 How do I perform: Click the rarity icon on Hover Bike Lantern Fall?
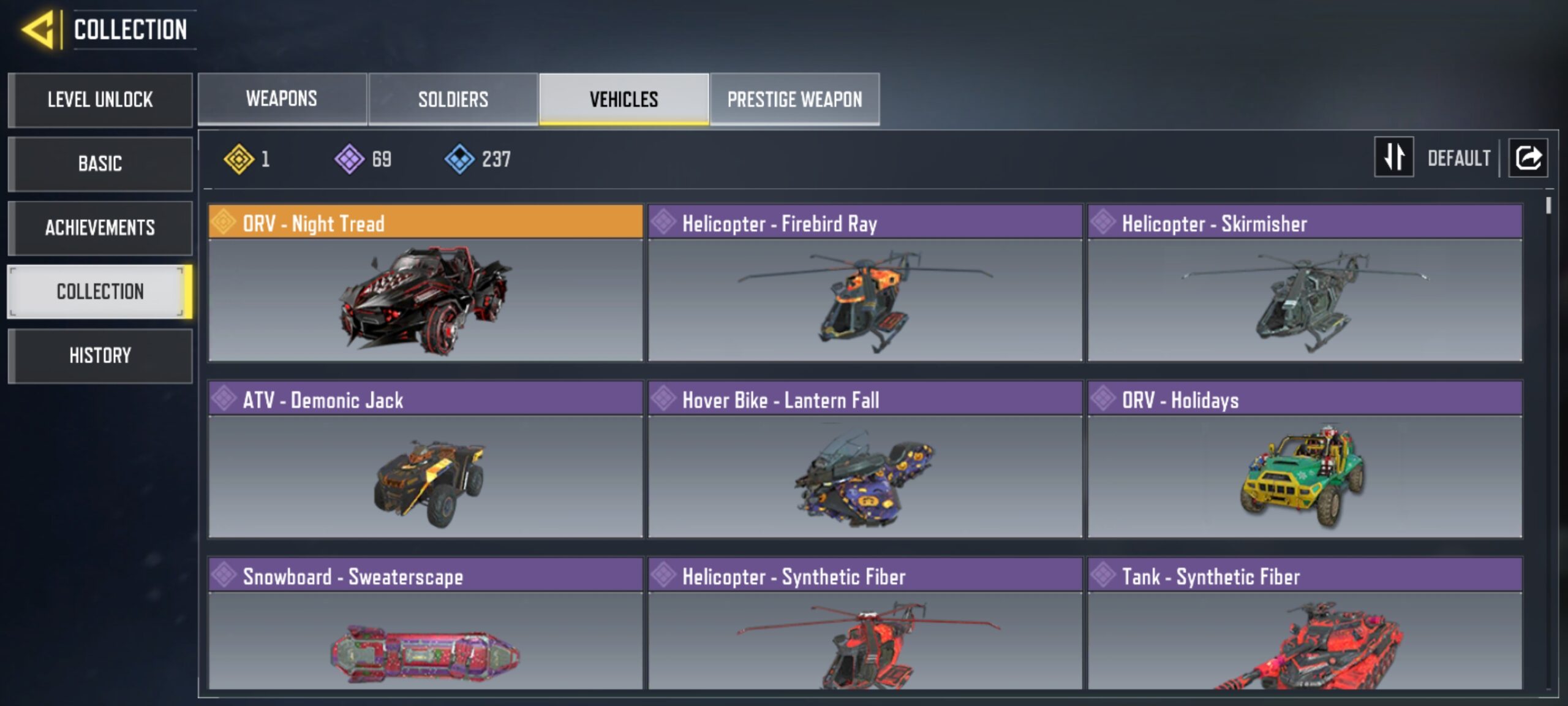click(x=663, y=399)
